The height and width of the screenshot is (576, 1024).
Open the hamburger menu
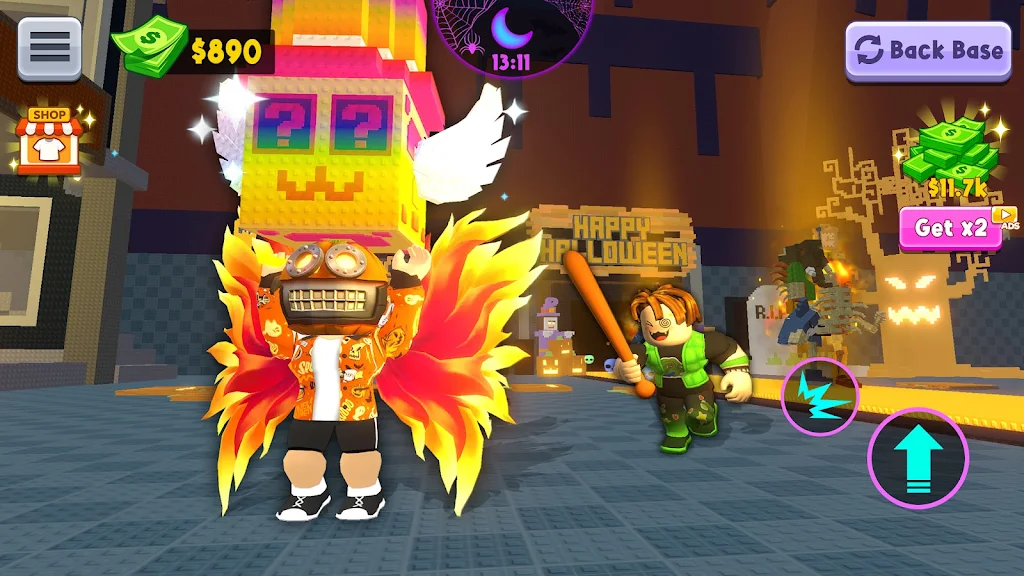tap(49, 46)
